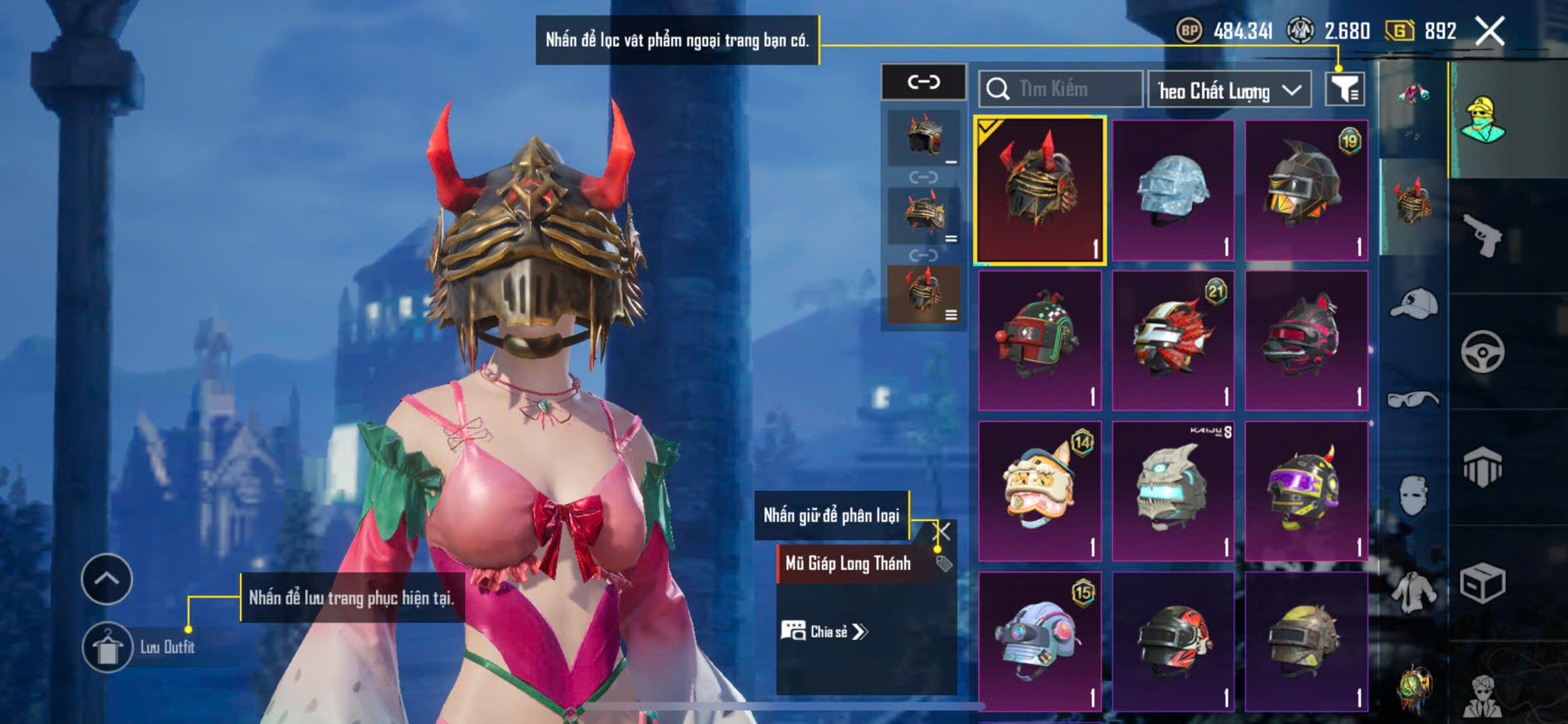The image size is (1568, 724).
Task: Select the lavender headphone helmet skin
Action: (x=1040, y=641)
